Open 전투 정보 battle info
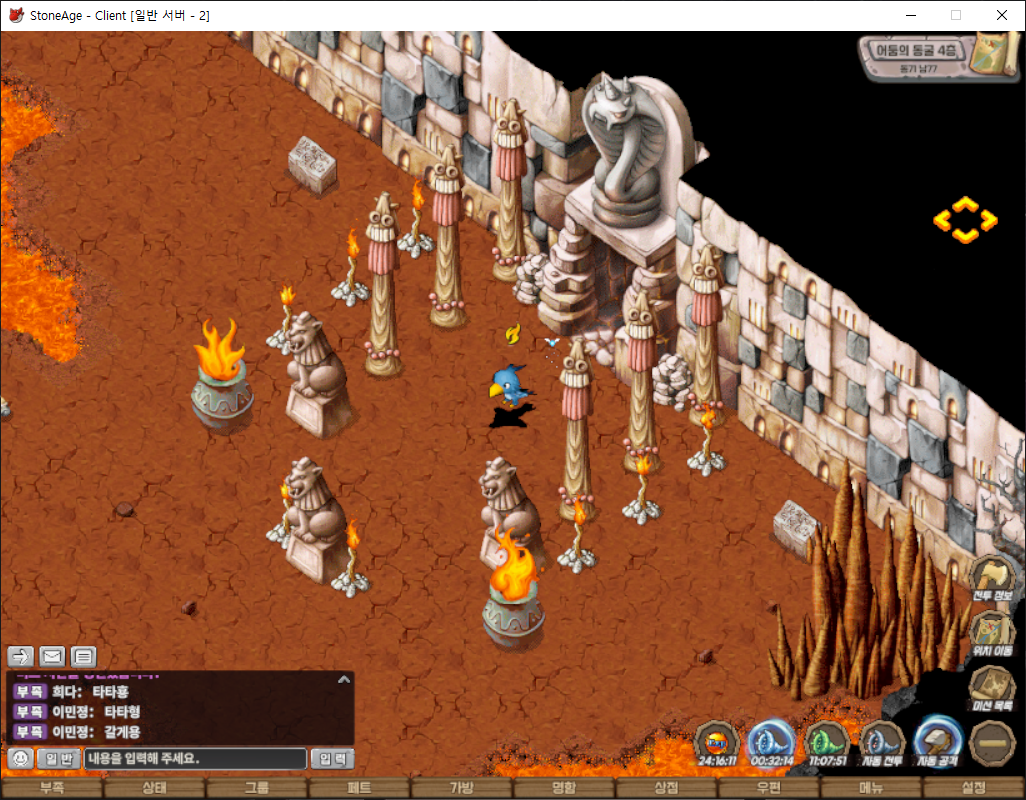Viewport: 1026px width, 800px height. (992, 580)
